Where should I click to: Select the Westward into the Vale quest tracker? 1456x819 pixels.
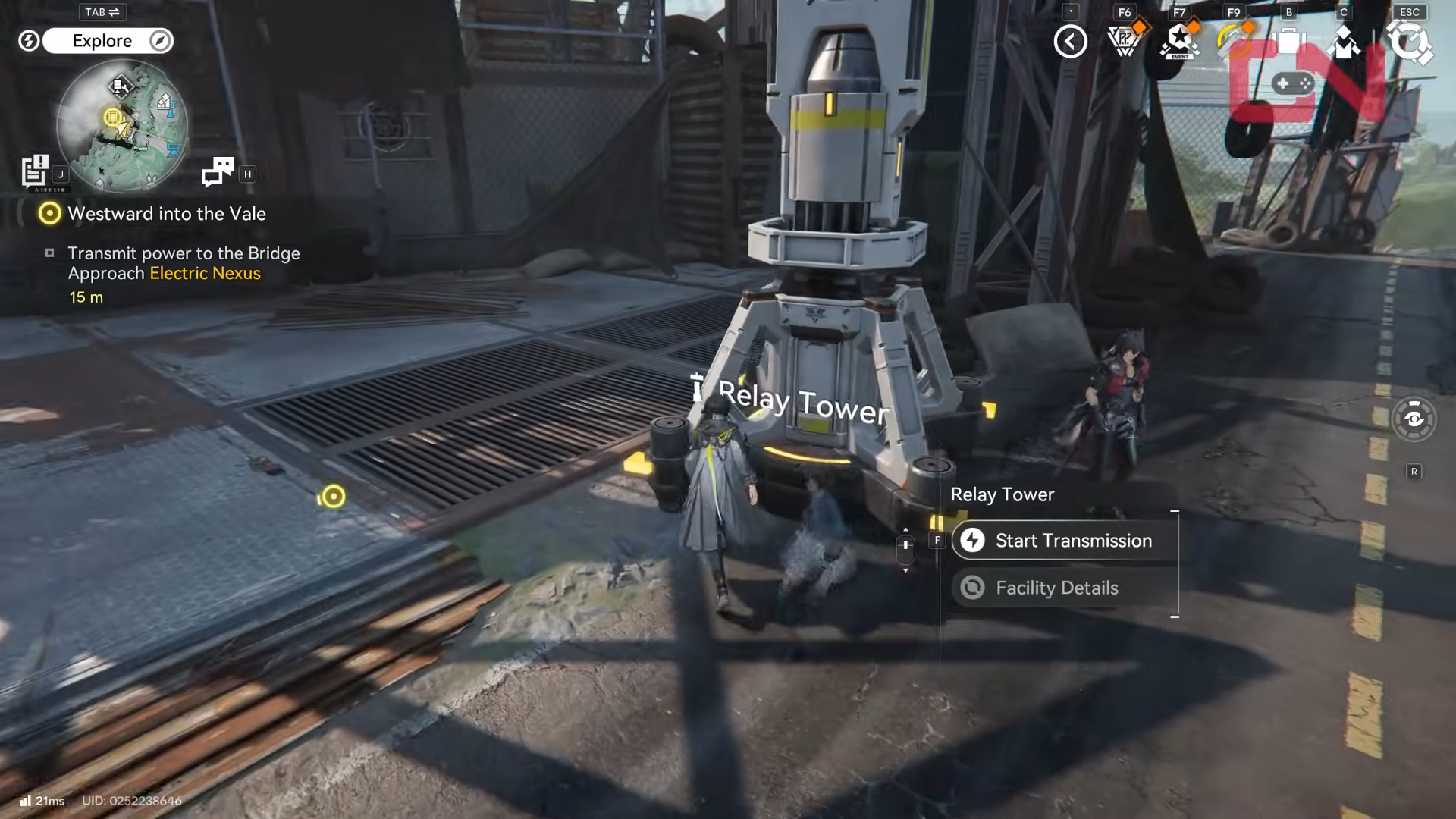pos(167,214)
